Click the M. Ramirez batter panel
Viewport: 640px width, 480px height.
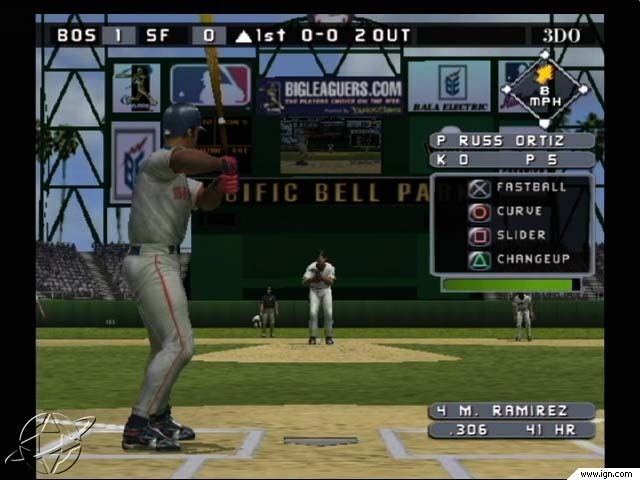click(512, 411)
